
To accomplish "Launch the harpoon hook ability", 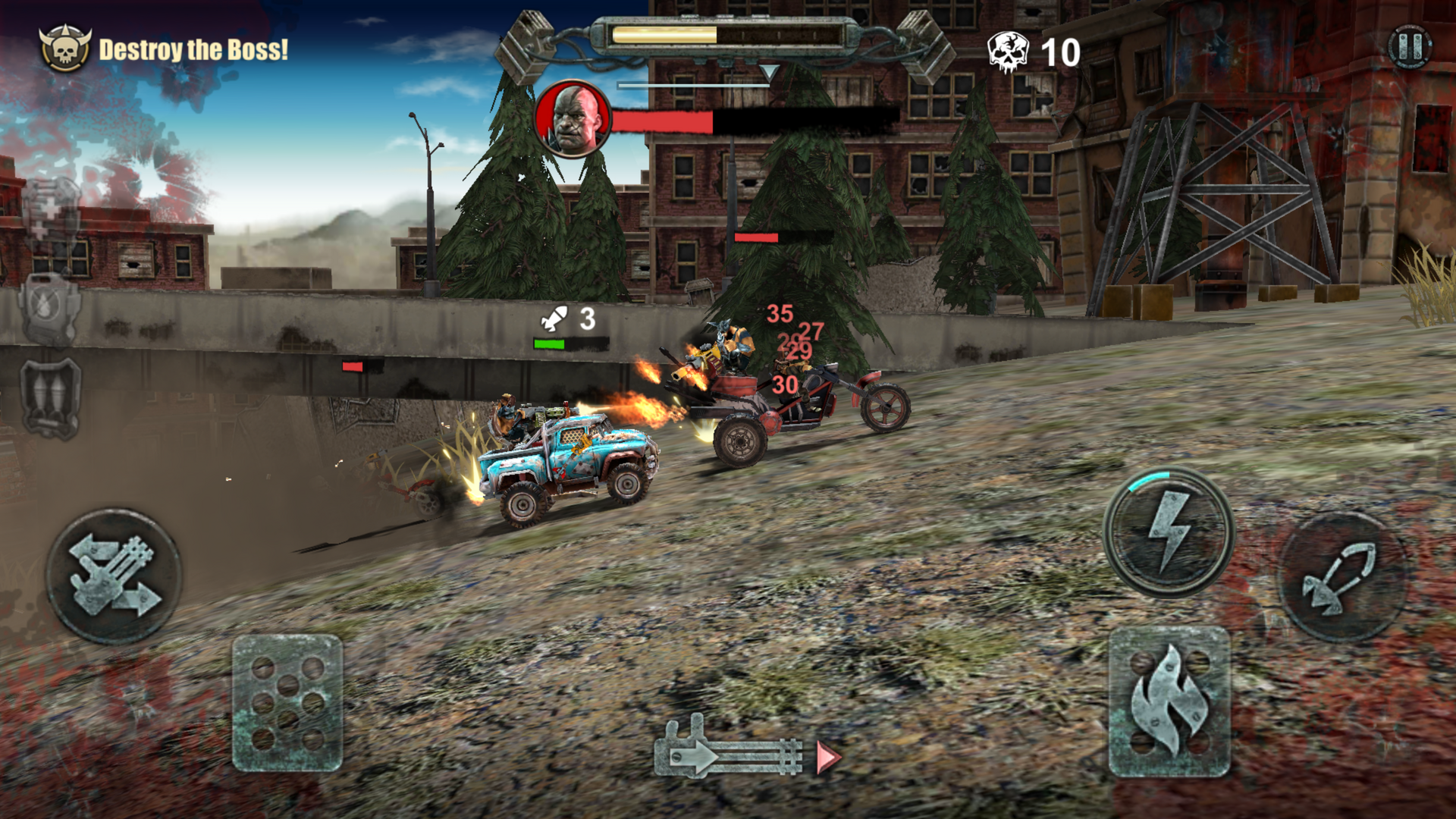I will click(1341, 576).
